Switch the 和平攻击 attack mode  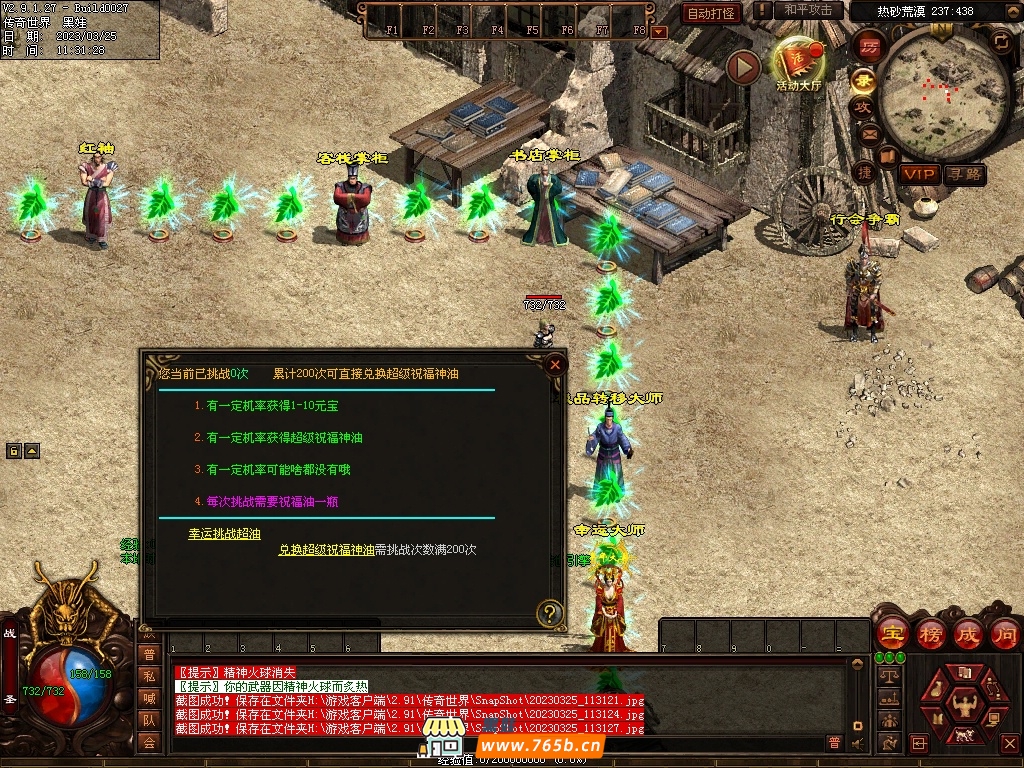[808, 10]
